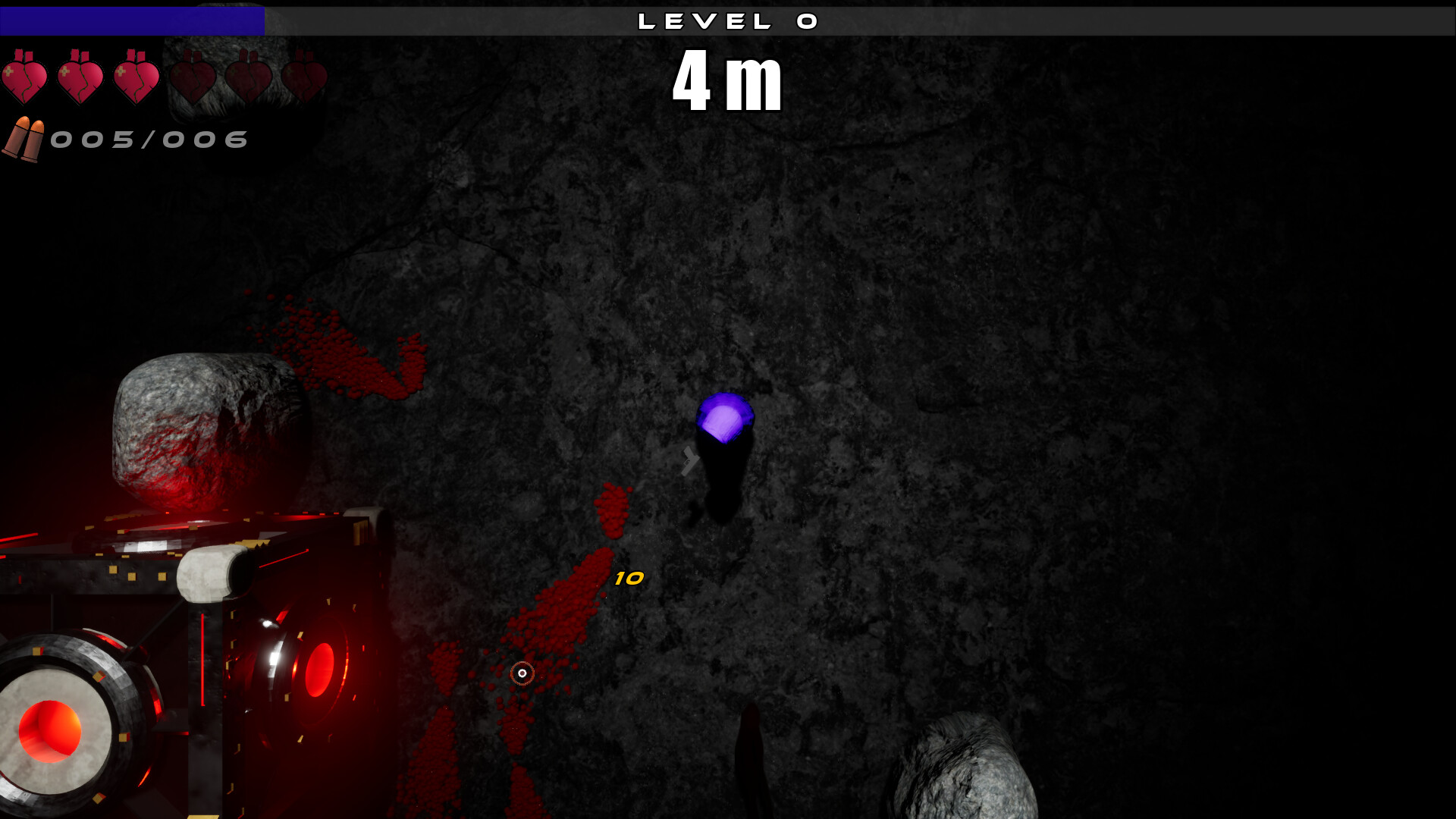The width and height of the screenshot is (1456, 819).
Task: Select the LEVEL 0 header text
Action: tap(728, 20)
